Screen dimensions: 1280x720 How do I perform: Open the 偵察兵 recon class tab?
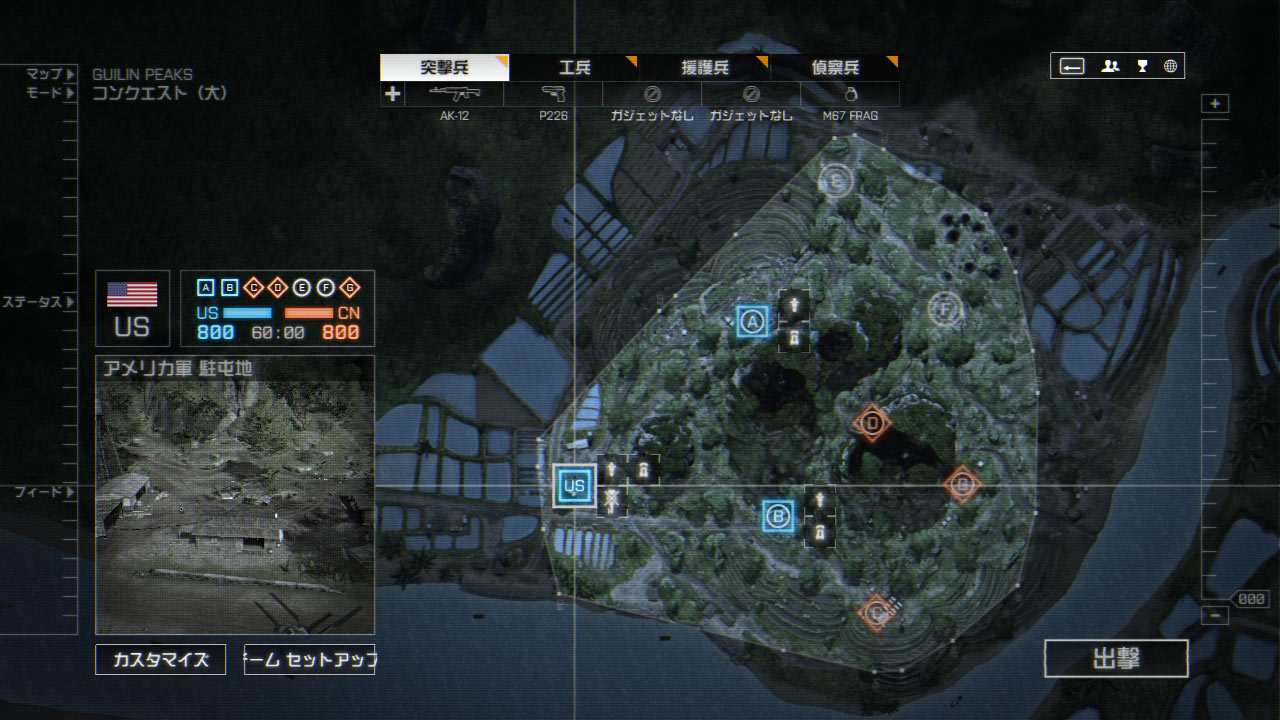click(834, 67)
